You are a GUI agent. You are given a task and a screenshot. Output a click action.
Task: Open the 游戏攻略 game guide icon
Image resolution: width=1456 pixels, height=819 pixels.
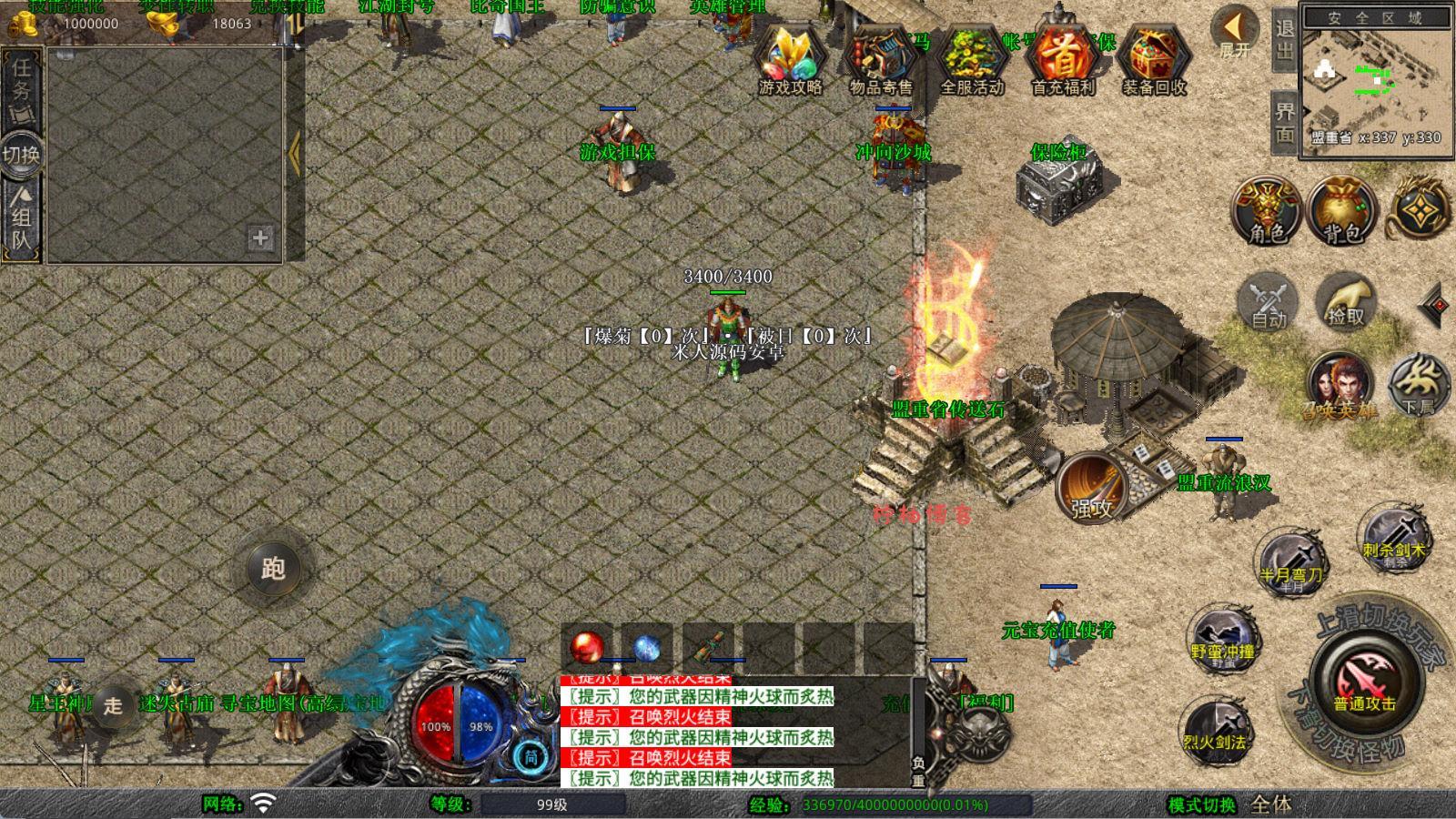pos(790,58)
